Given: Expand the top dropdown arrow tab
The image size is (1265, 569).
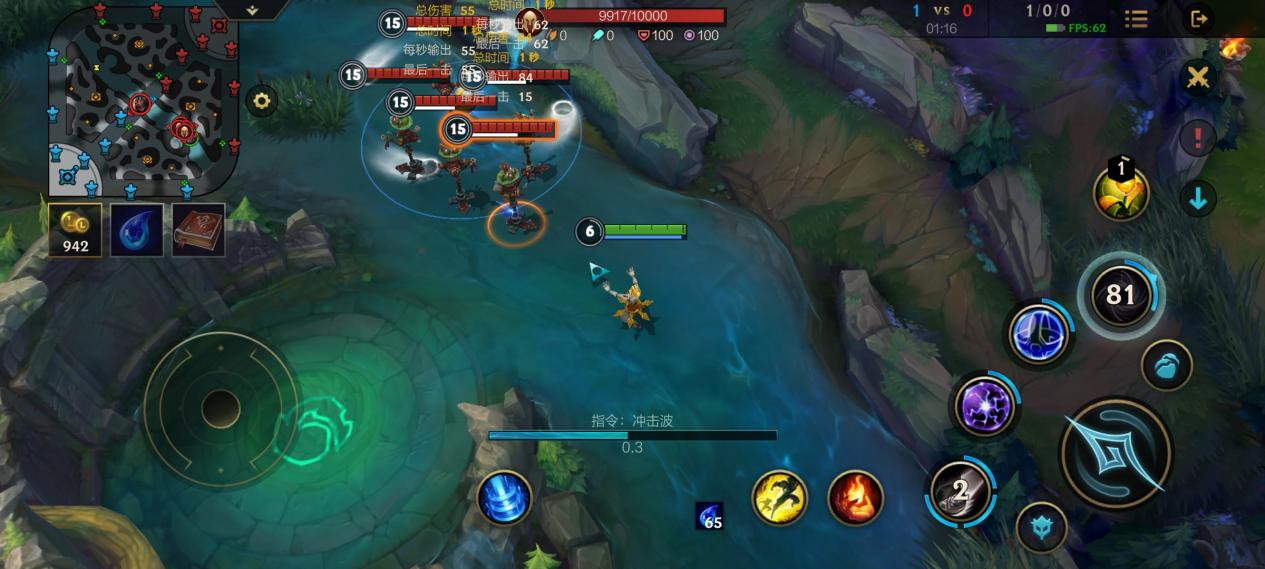Looking at the screenshot, I should pos(252,9).
